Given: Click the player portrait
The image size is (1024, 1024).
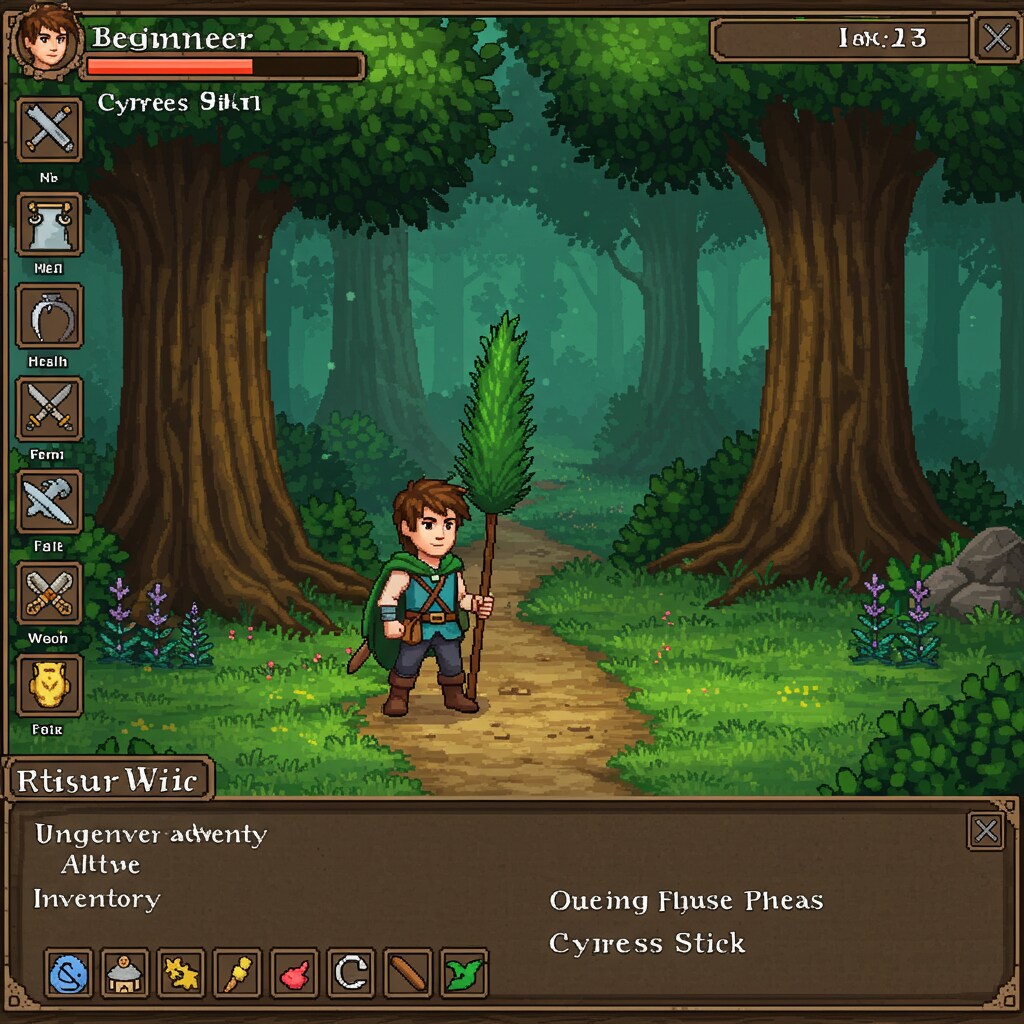Looking at the screenshot, I should point(43,40).
